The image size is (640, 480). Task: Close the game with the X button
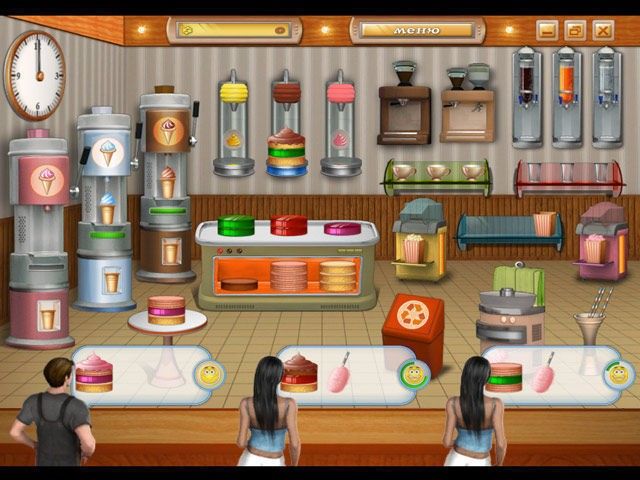pyautogui.click(x=602, y=30)
